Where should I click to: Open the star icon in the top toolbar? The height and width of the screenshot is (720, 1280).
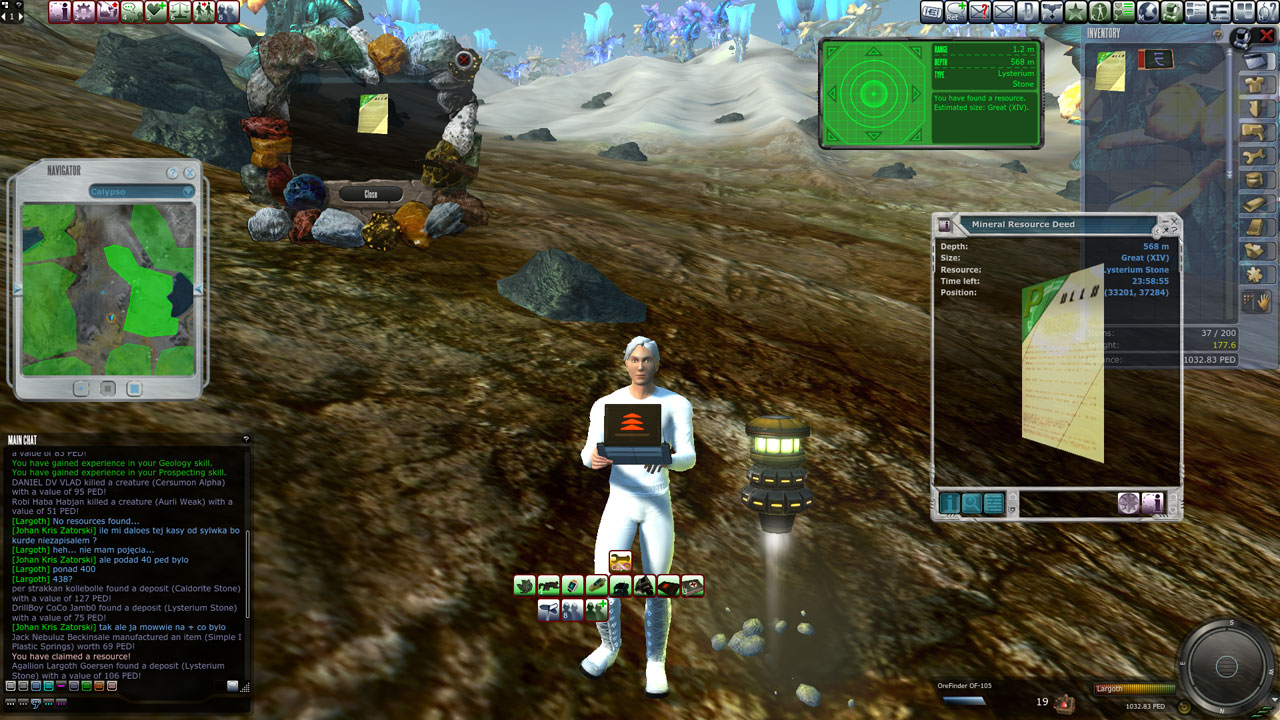point(1076,12)
